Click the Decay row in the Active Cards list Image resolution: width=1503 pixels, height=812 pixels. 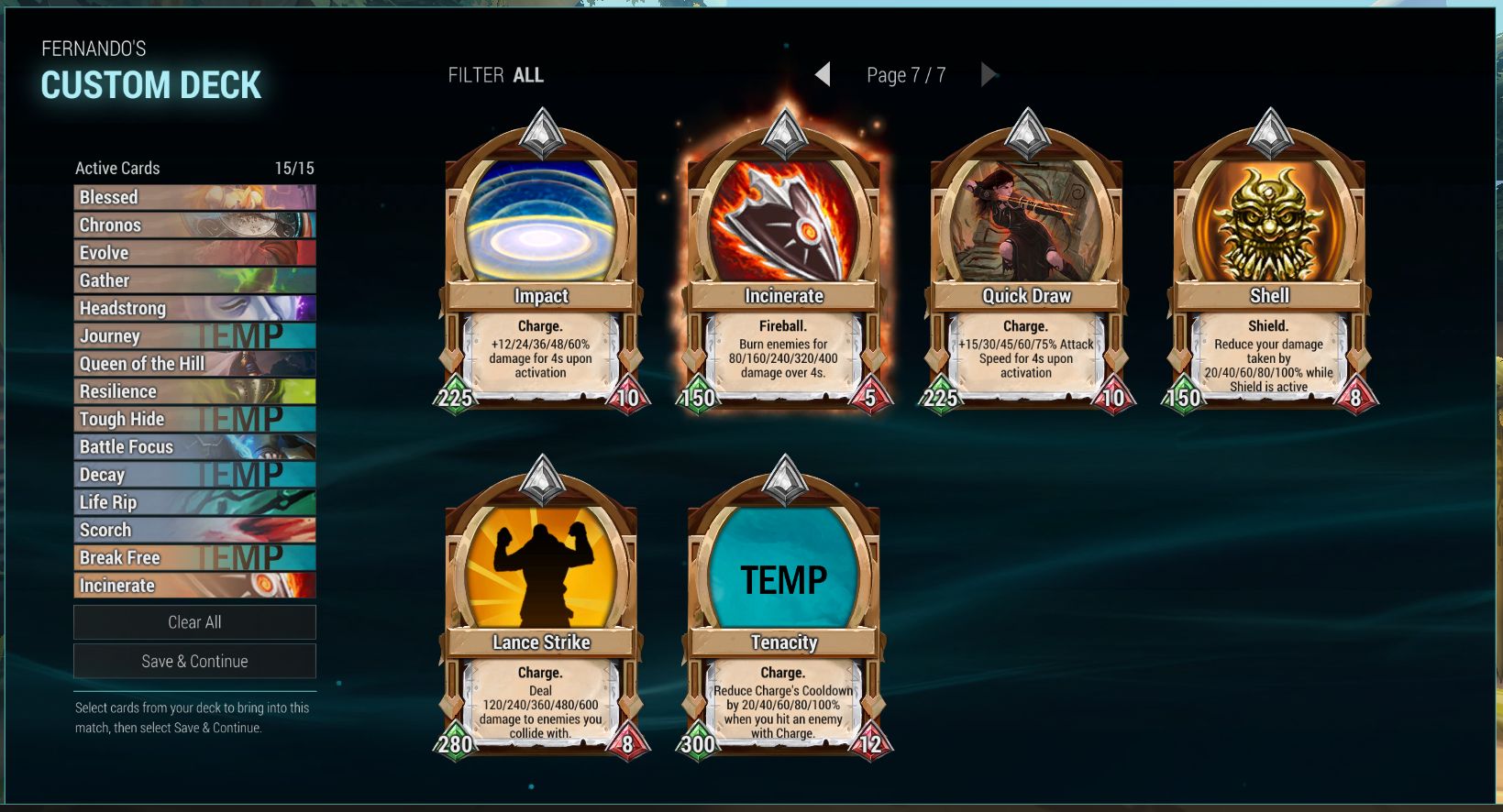193,475
